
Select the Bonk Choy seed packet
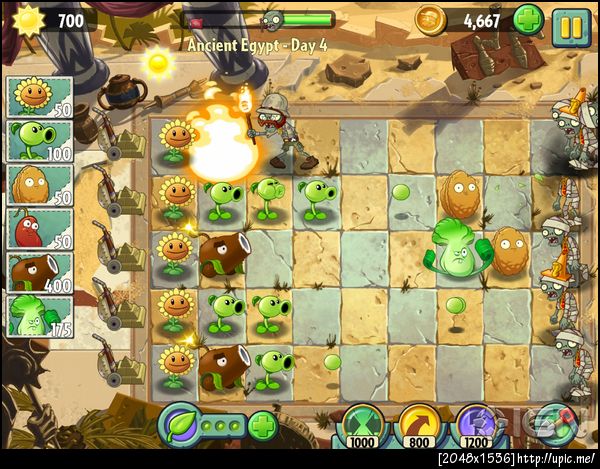[x=39, y=315]
